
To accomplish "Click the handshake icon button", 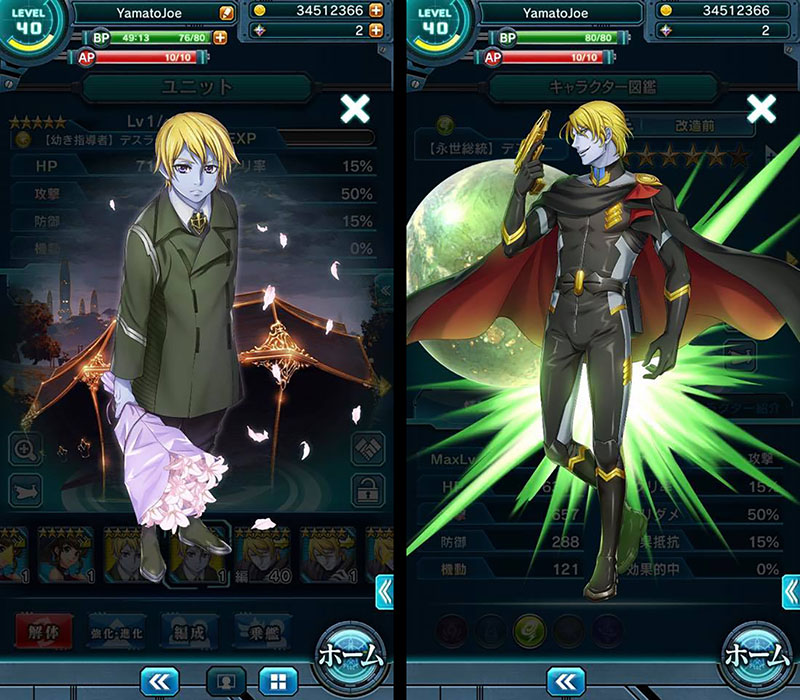I will pyautogui.click(x=368, y=450).
